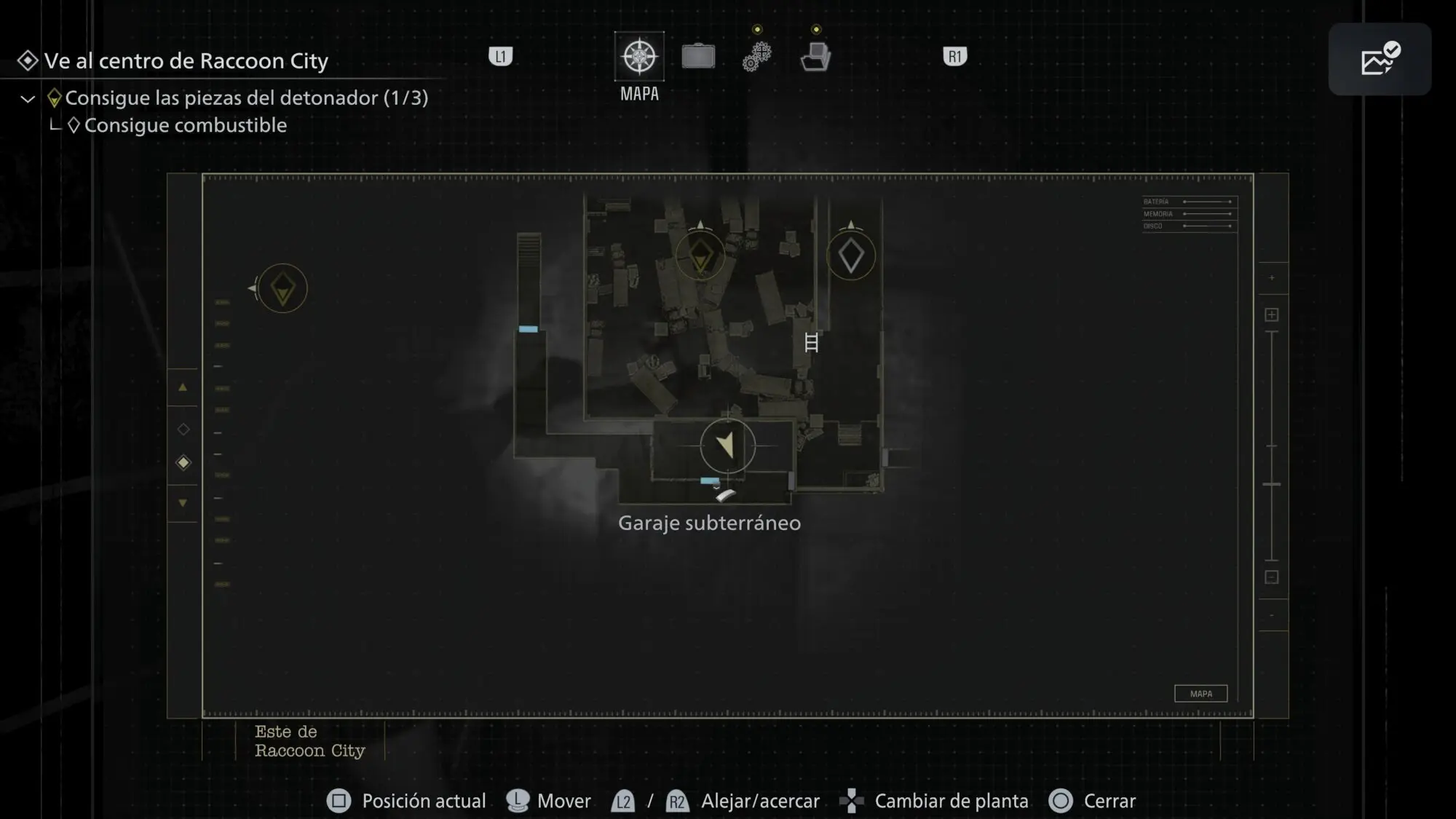Viewport: 1456px width, 819px height.
Task: Click the off-screen objective marker pointing left
Action: pos(282,289)
